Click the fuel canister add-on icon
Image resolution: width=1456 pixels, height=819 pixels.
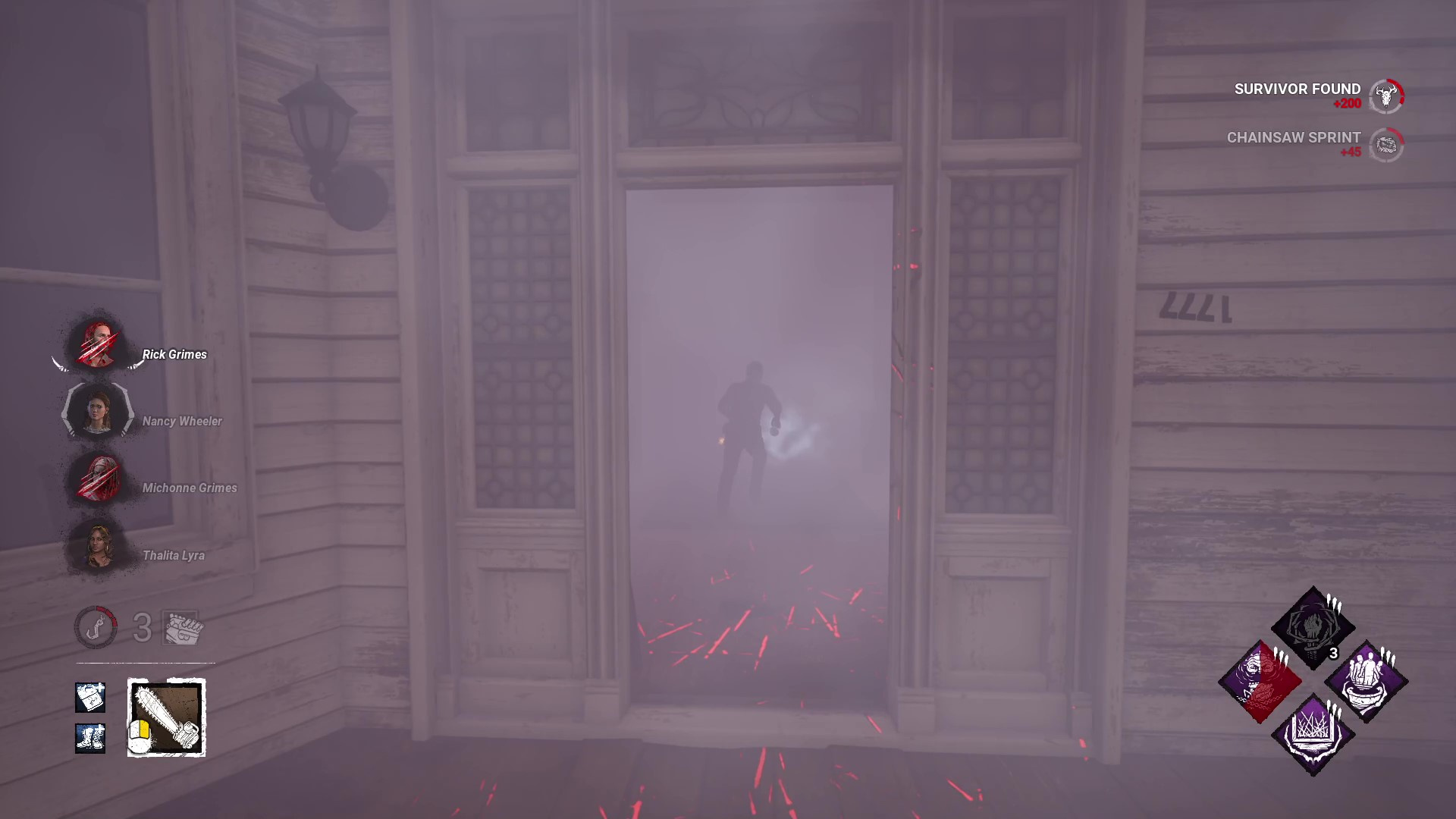pyautogui.click(x=90, y=697)
